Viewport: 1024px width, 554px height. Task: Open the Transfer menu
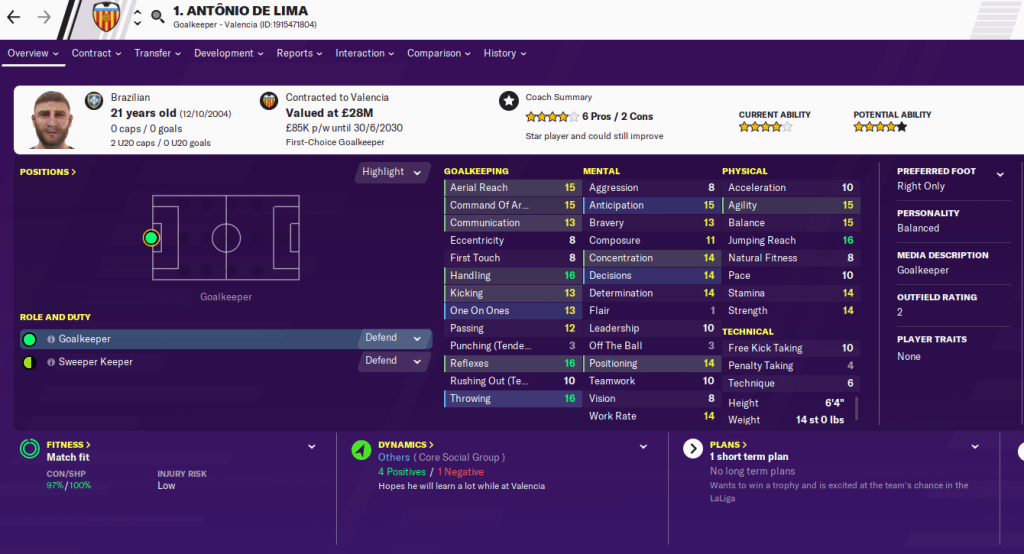click(x=158, y=53)
